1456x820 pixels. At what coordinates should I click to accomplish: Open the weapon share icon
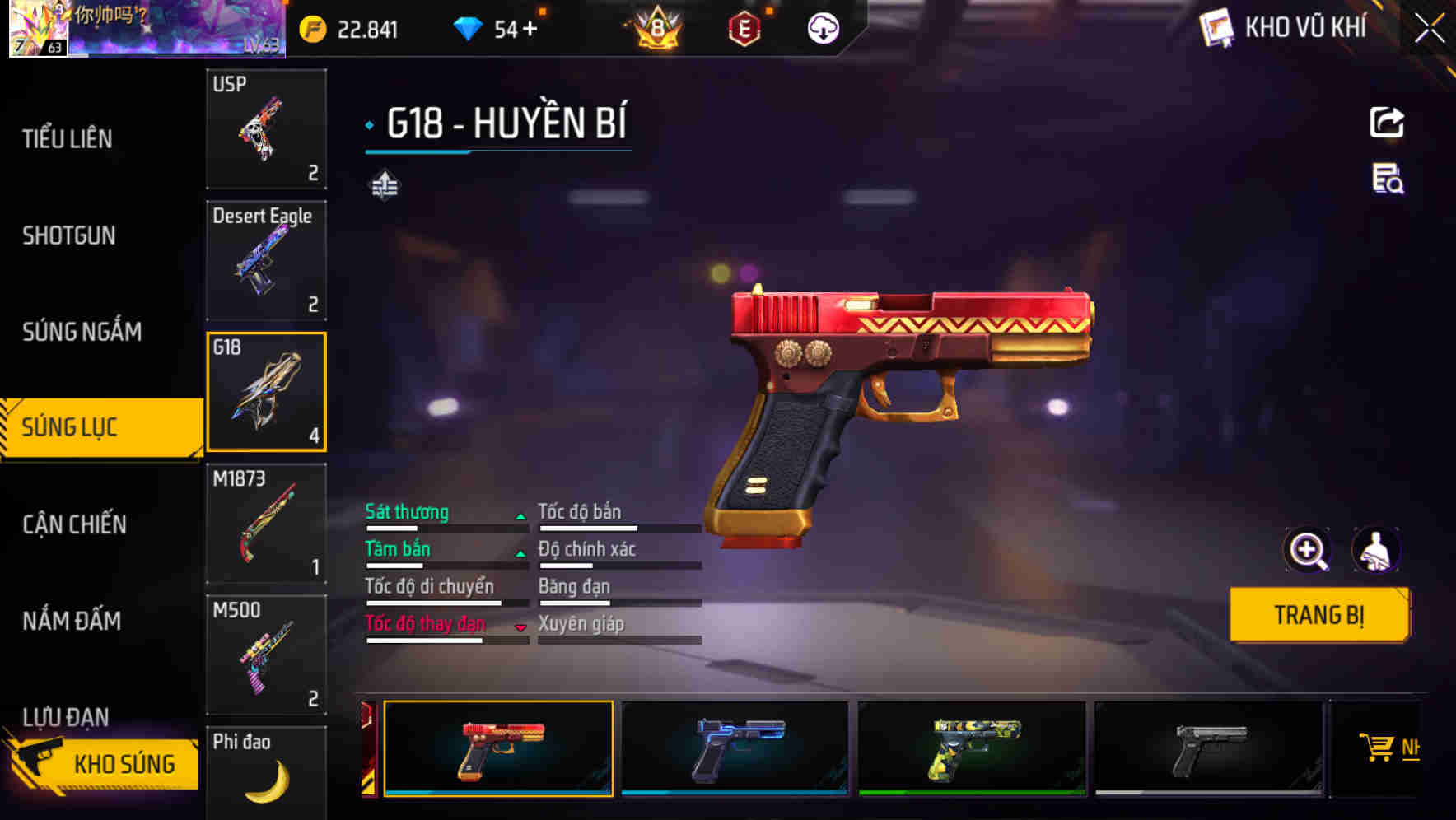click(1387, 122)
